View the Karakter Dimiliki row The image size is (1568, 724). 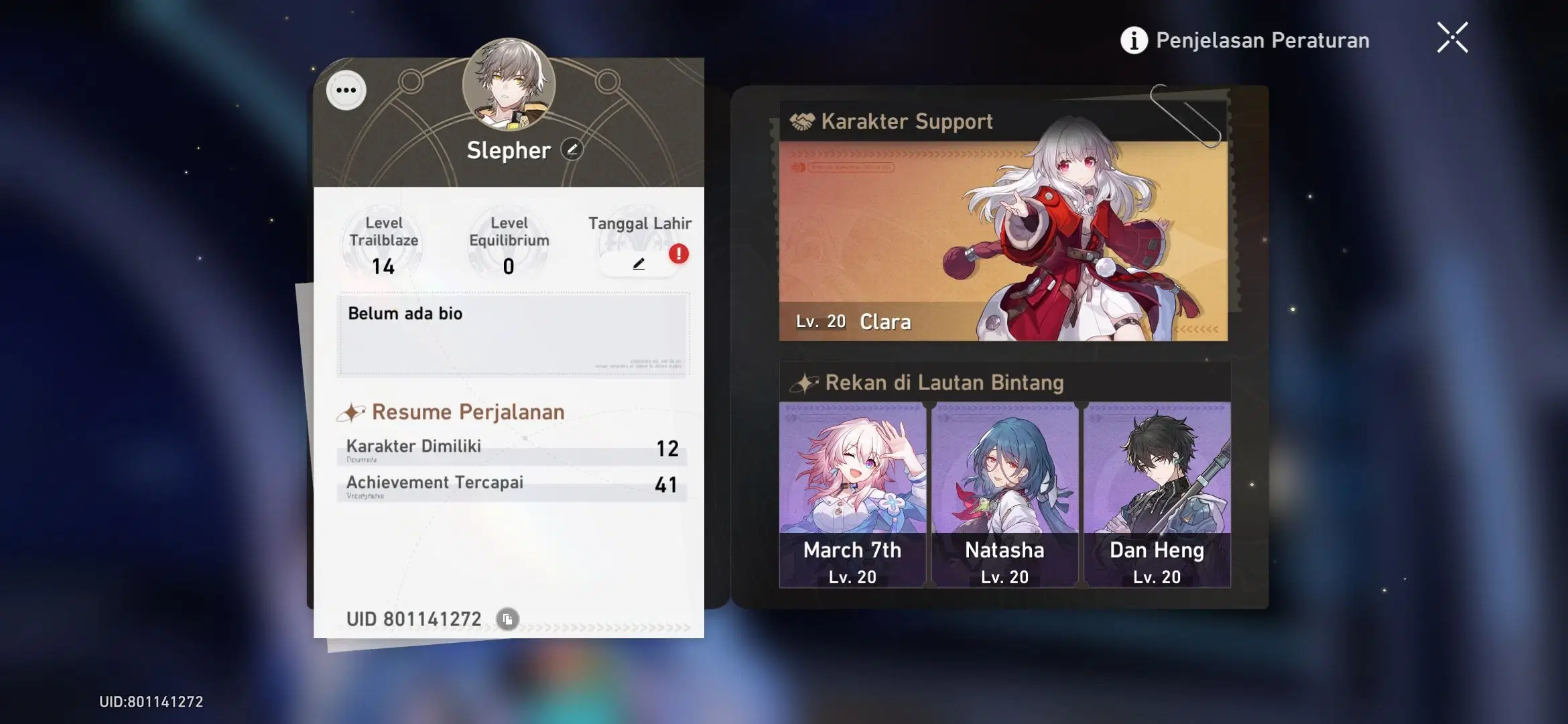pos(513,448)
